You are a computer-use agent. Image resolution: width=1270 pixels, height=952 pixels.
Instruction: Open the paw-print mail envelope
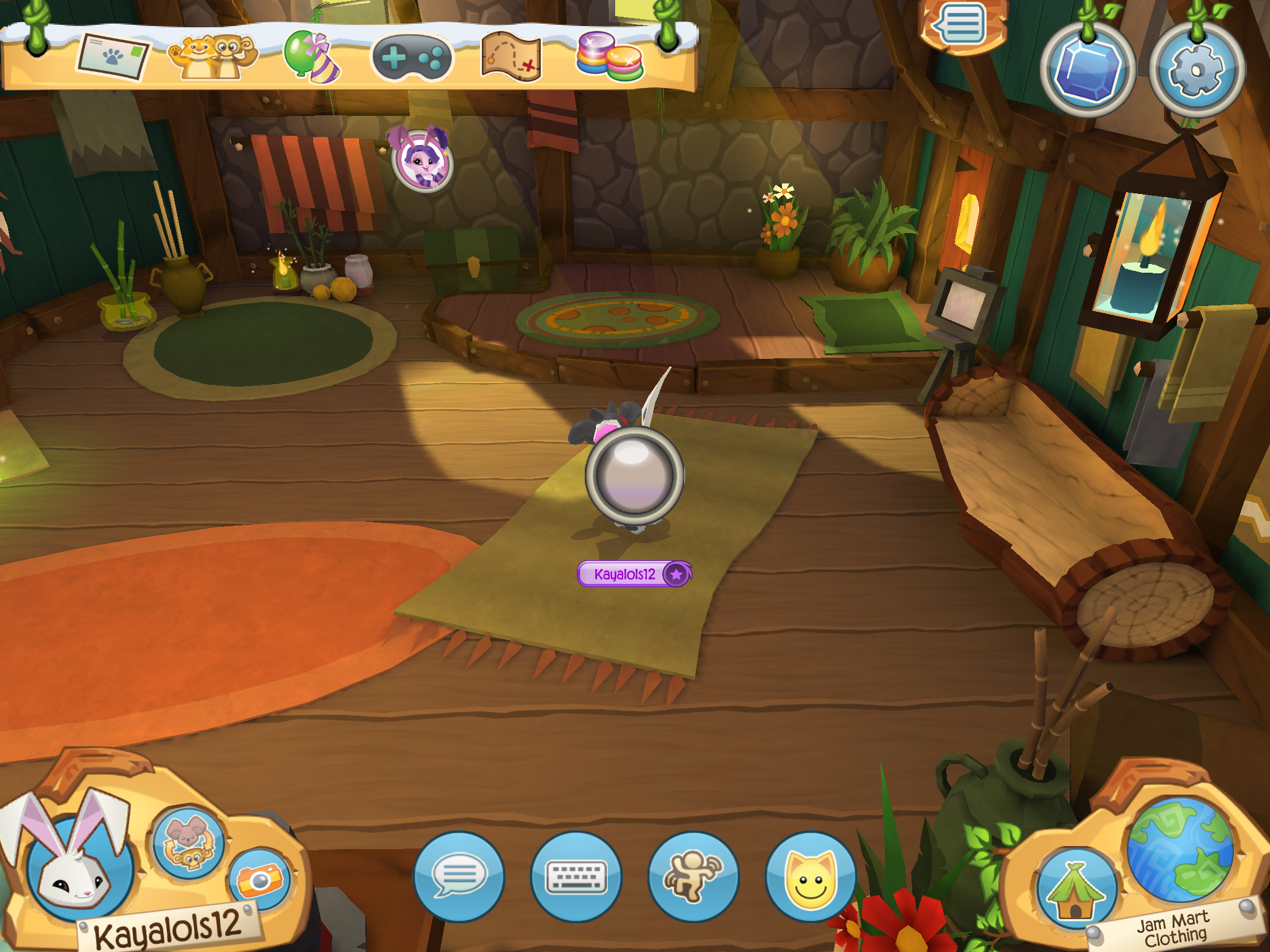[113, 58]
